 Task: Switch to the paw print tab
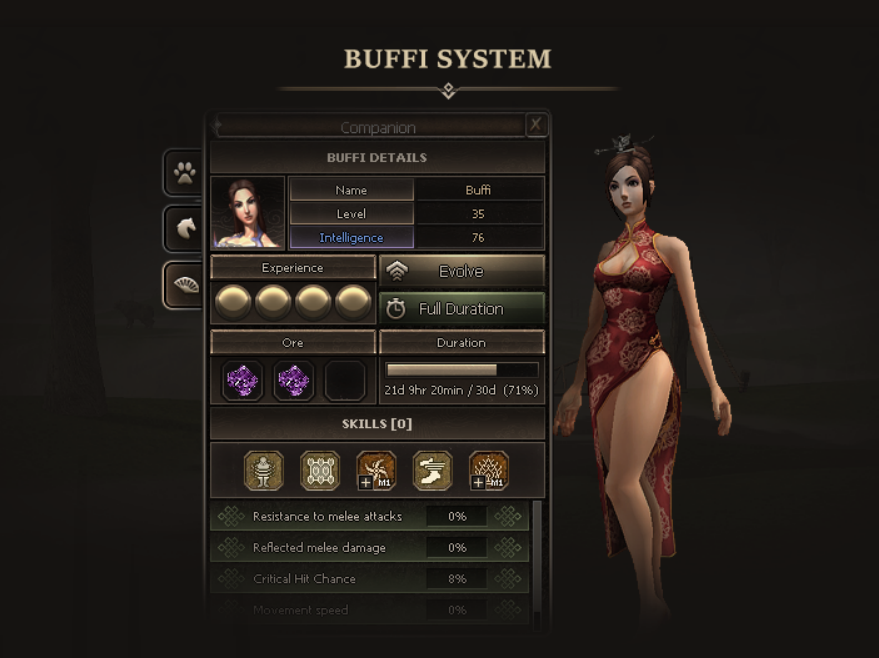185,173
